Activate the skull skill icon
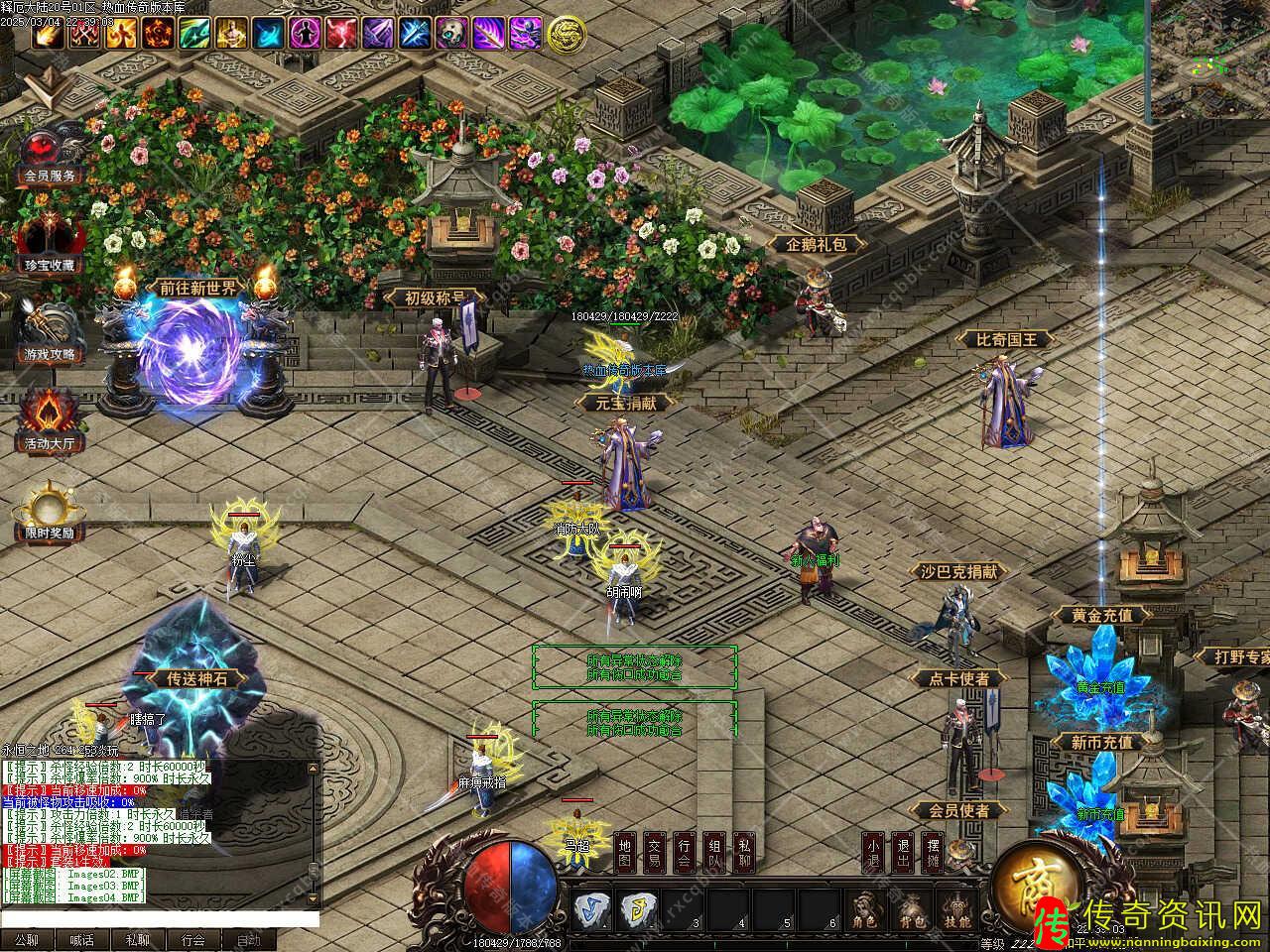Viewport: 1270px width, 952px height. pyautogui.click(x=451, y=34)
